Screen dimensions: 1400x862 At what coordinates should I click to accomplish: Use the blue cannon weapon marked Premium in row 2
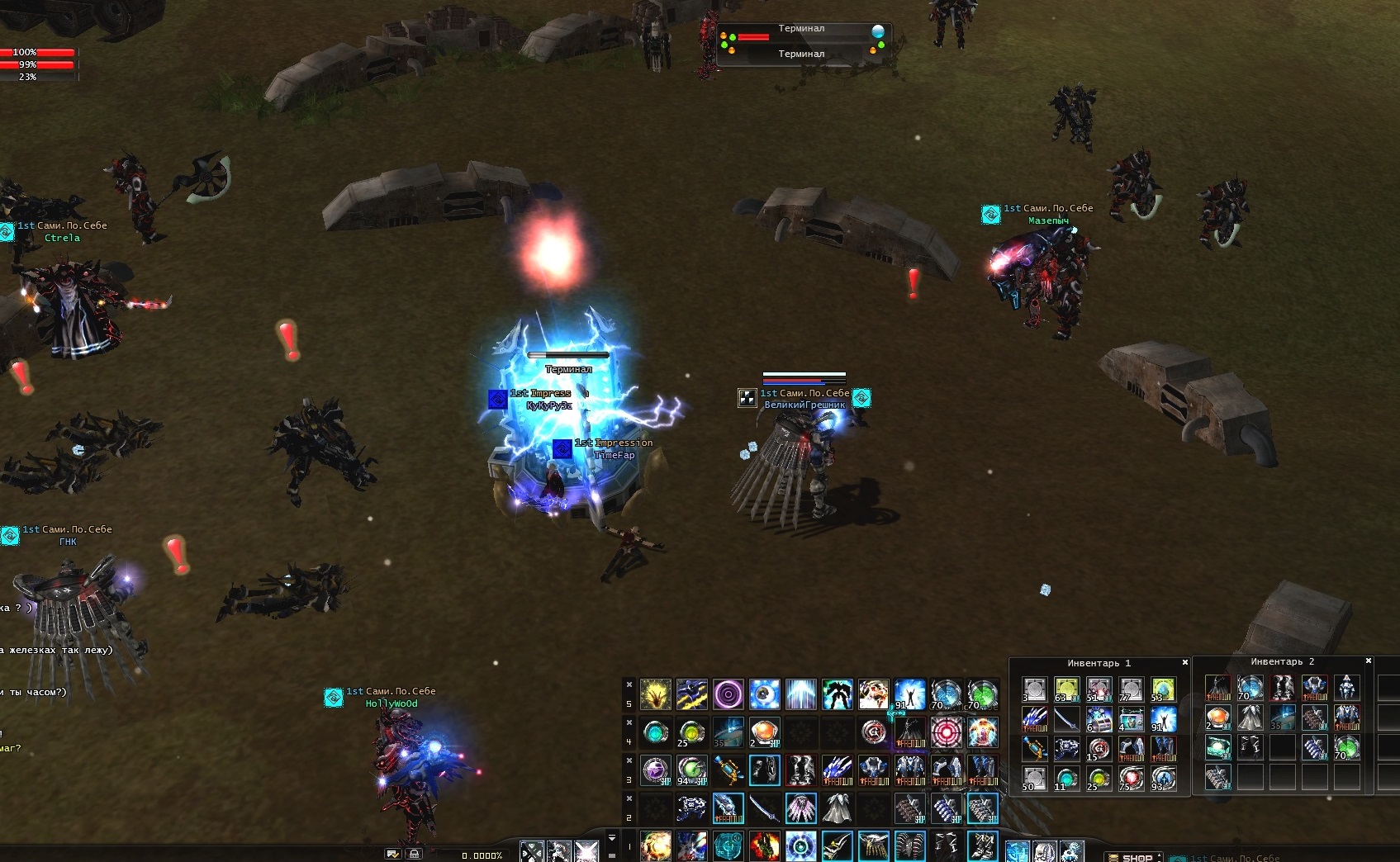click(728, 808)
